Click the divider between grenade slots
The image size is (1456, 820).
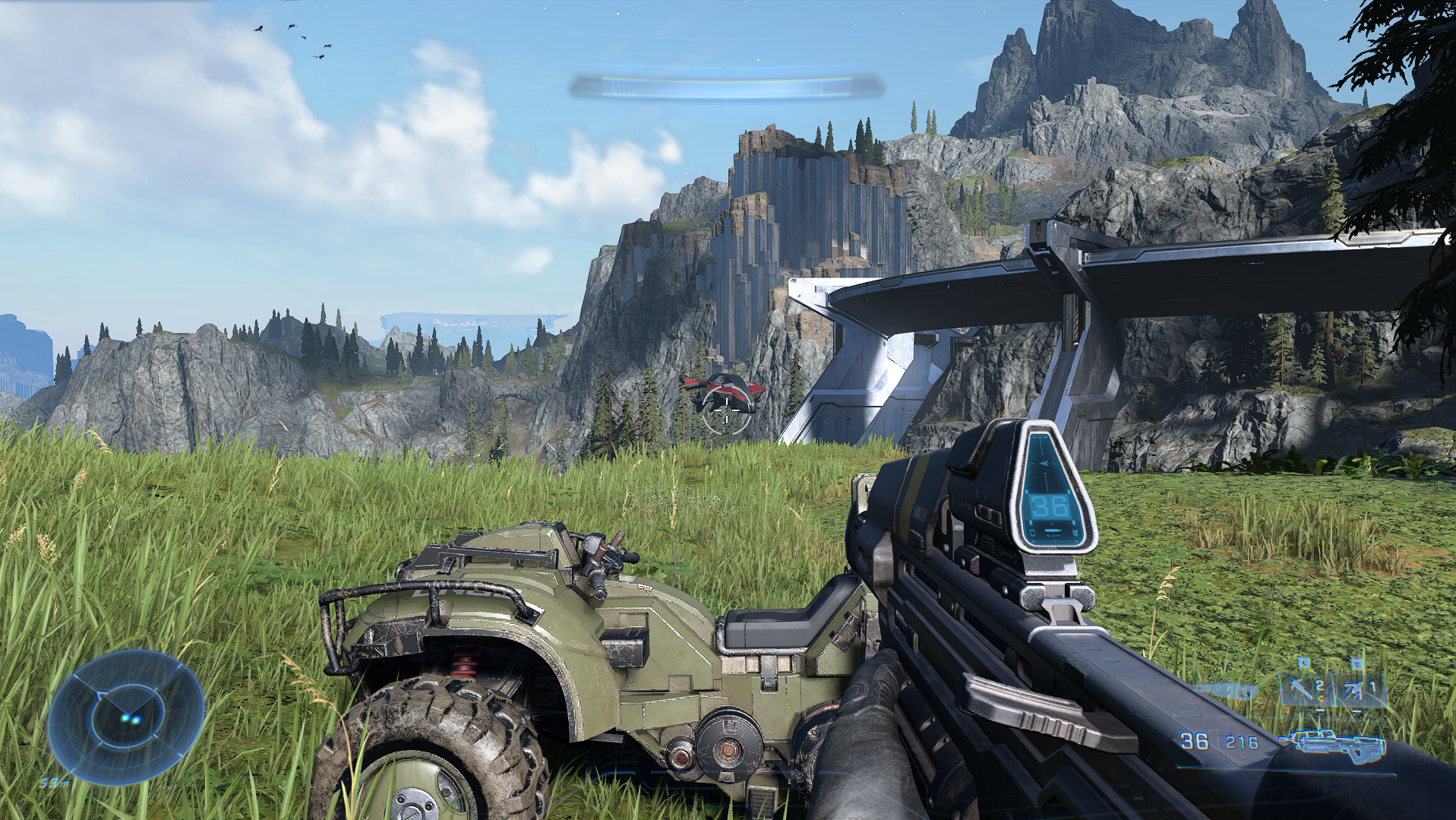pos(1334,691)
